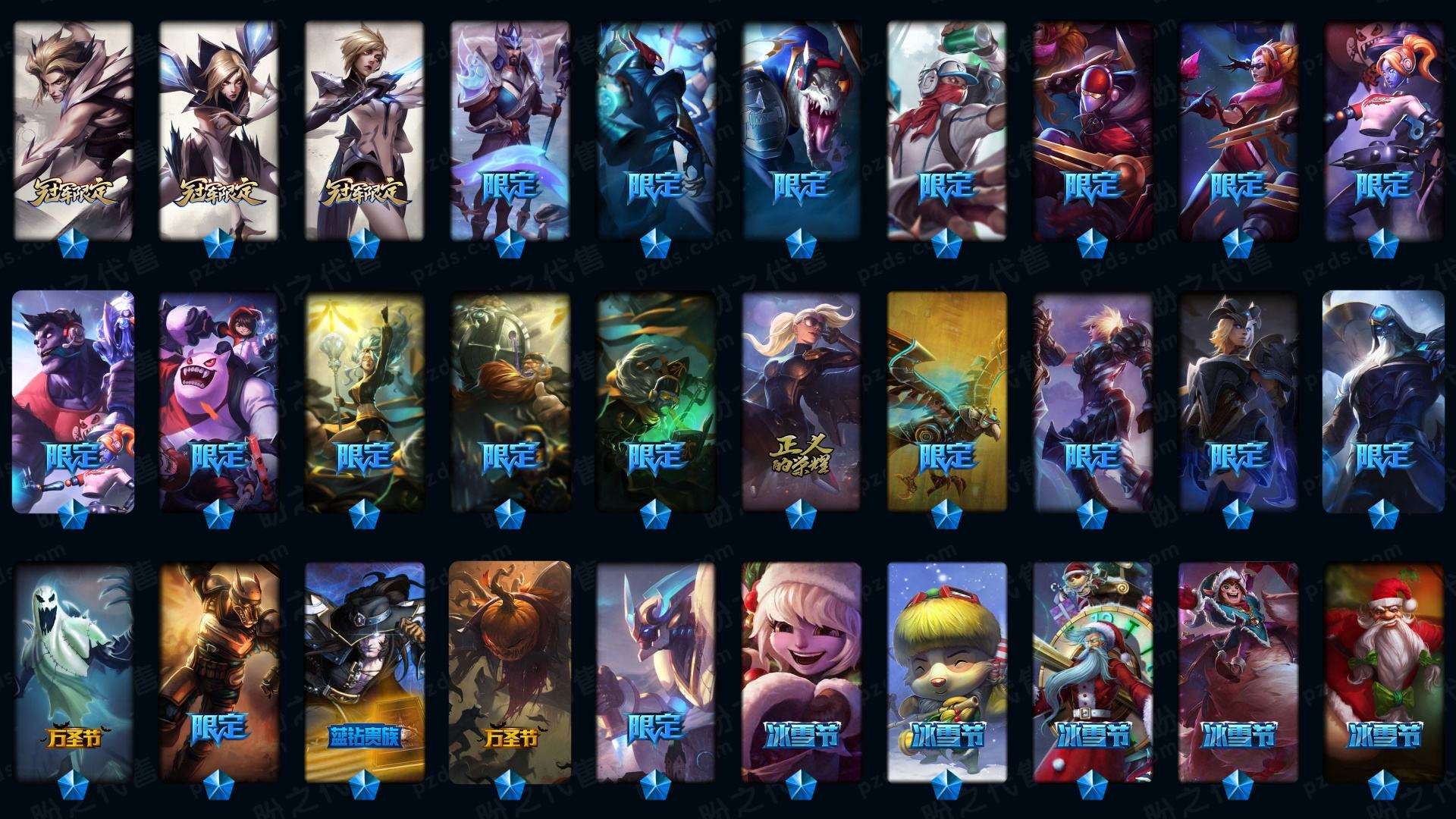1456x819 pixels.
Task: Choose the red-helmeted ninja skin card
Action: coord(1092,129)
